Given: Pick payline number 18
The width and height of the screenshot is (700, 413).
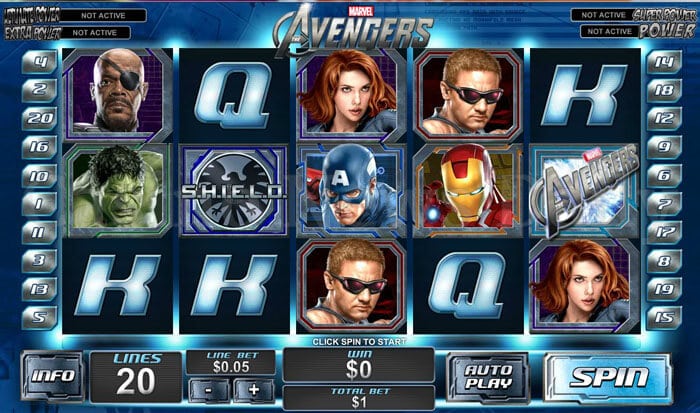Looking at the screenshot, I should [661, 89].
